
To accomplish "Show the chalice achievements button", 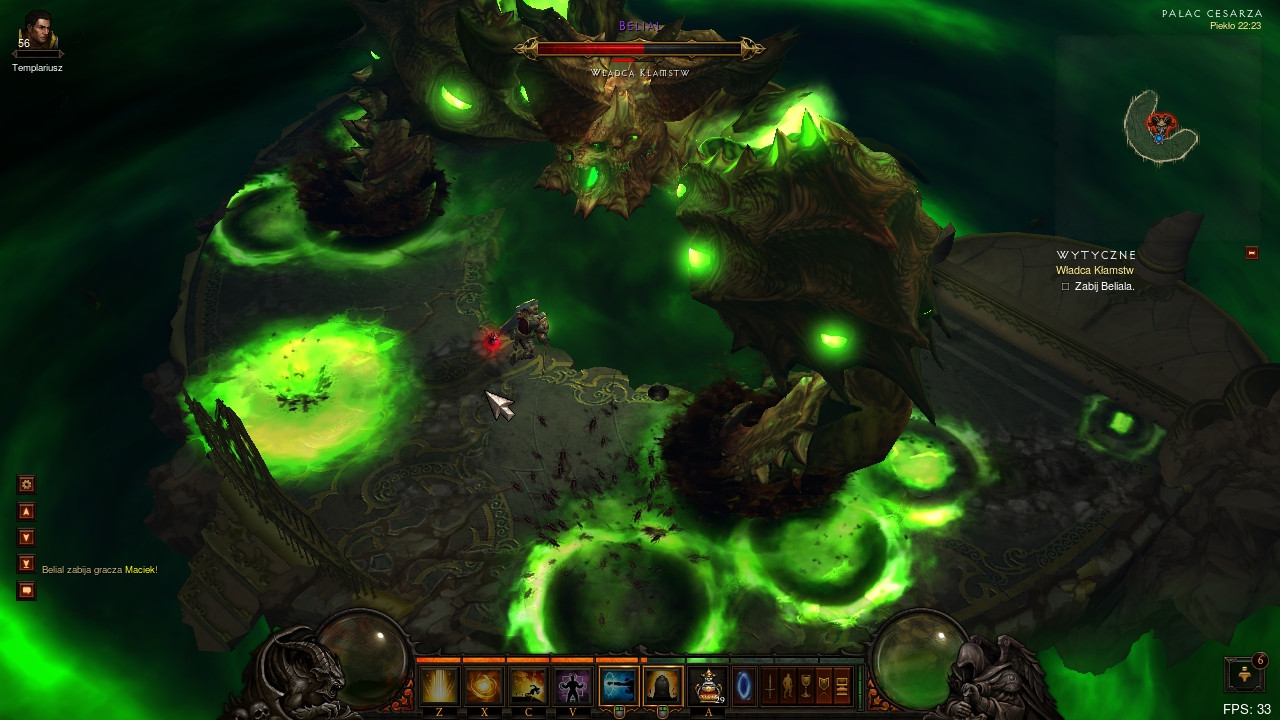I will click(x=806, y=686).
